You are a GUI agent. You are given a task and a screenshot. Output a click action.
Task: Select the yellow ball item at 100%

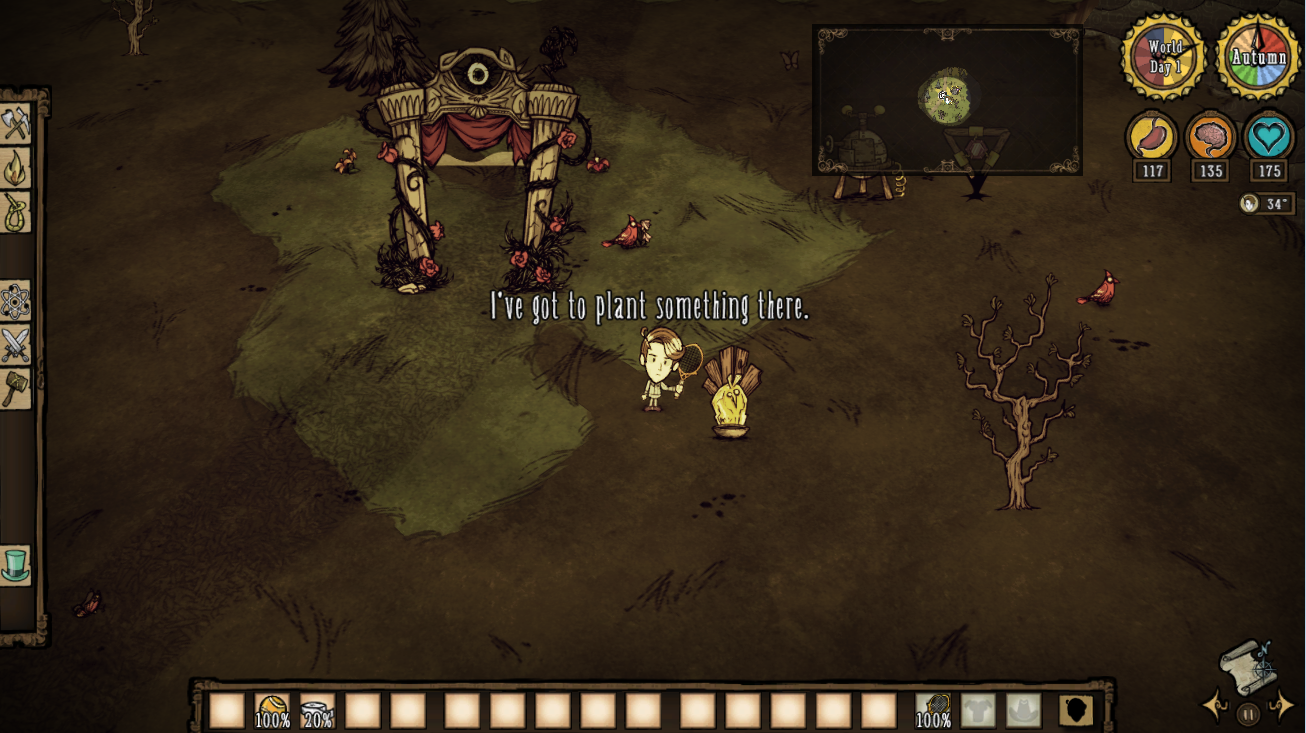(x=272, y=710)
